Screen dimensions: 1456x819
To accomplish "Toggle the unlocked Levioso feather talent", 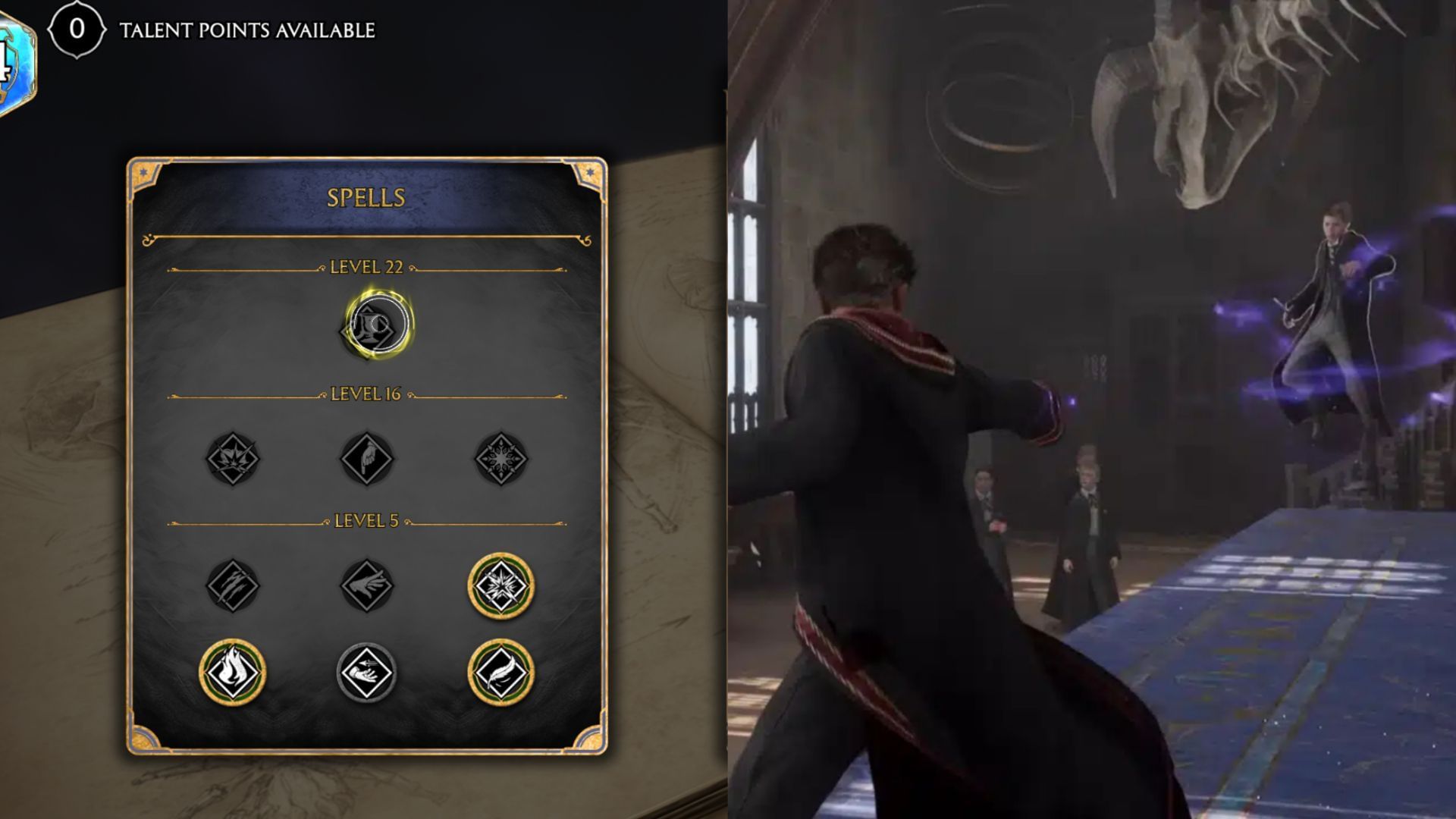I will [x=502, y=672].
